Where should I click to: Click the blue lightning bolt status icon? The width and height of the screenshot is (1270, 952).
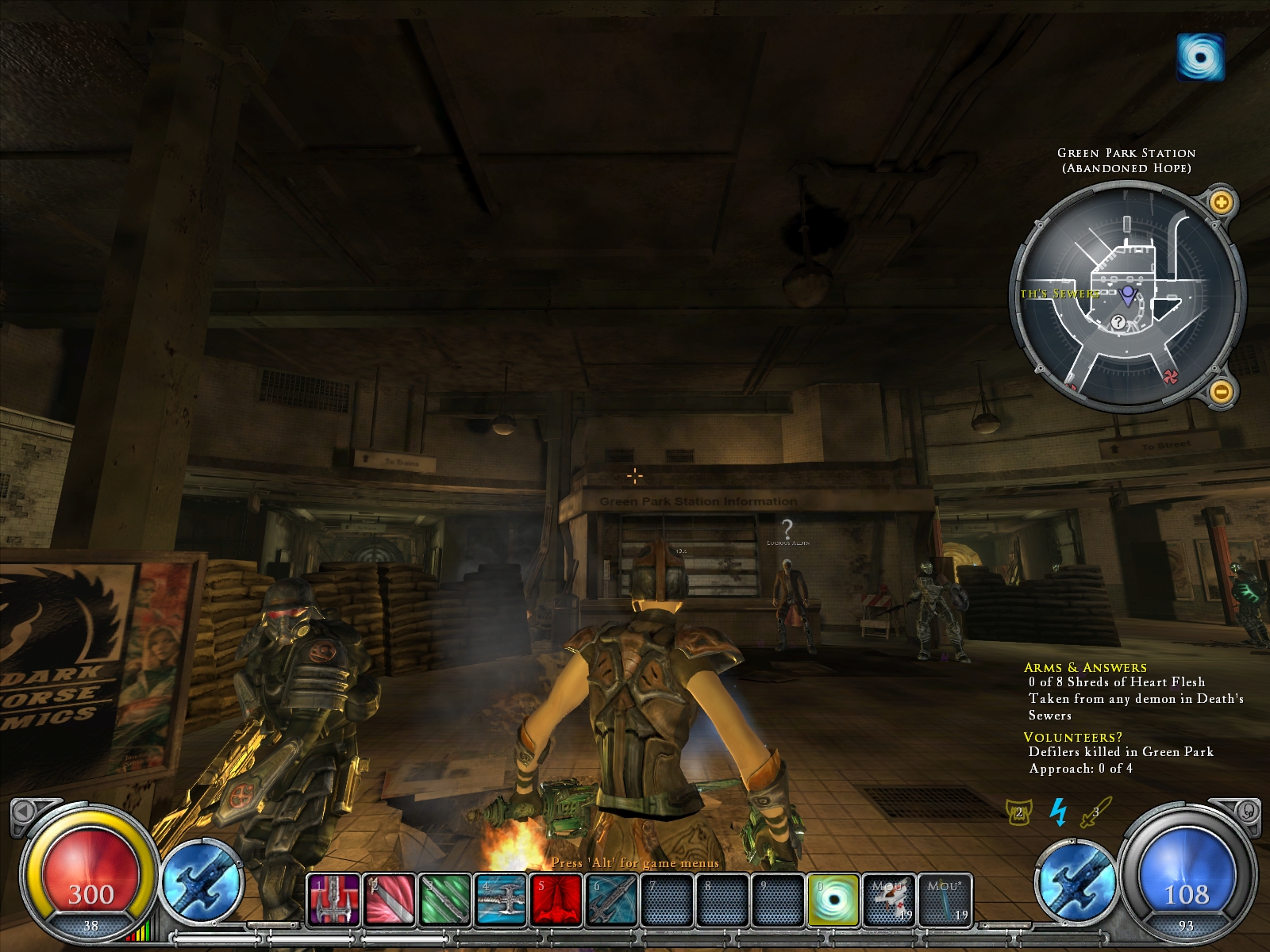1058,812
